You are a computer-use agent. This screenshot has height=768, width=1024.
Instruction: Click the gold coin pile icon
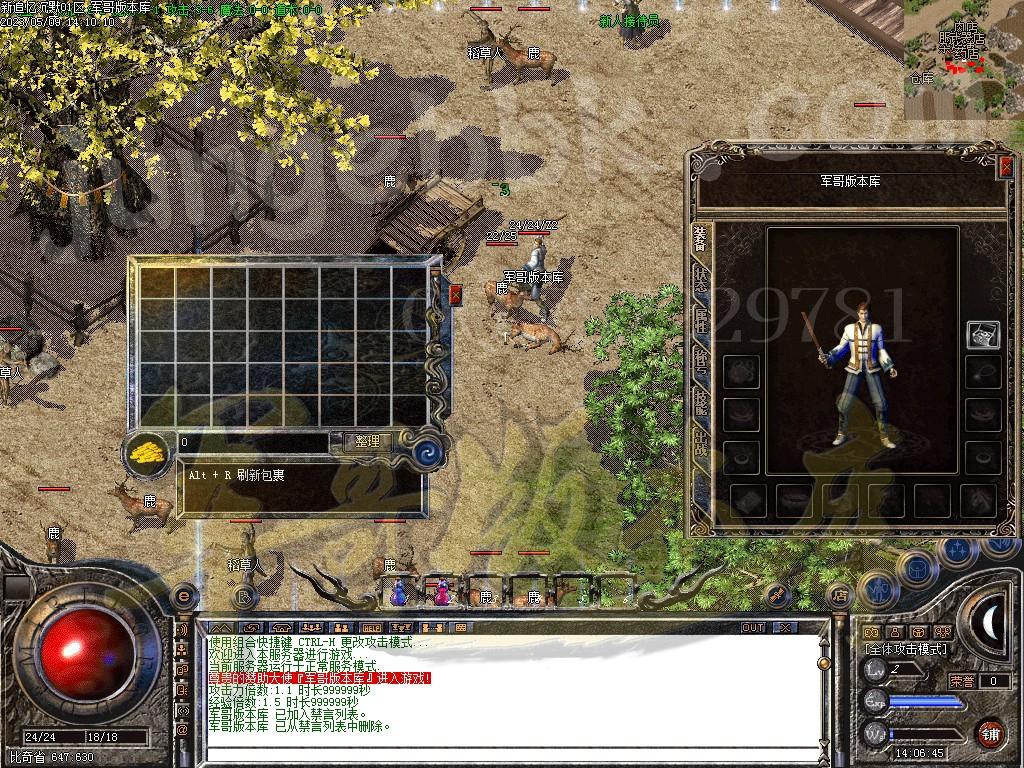(x=148, y=452)
